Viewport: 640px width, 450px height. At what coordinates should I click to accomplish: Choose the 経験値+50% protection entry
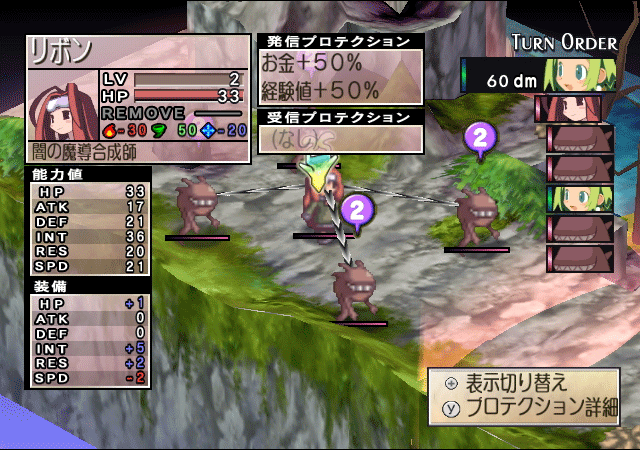tap(320, 89)
